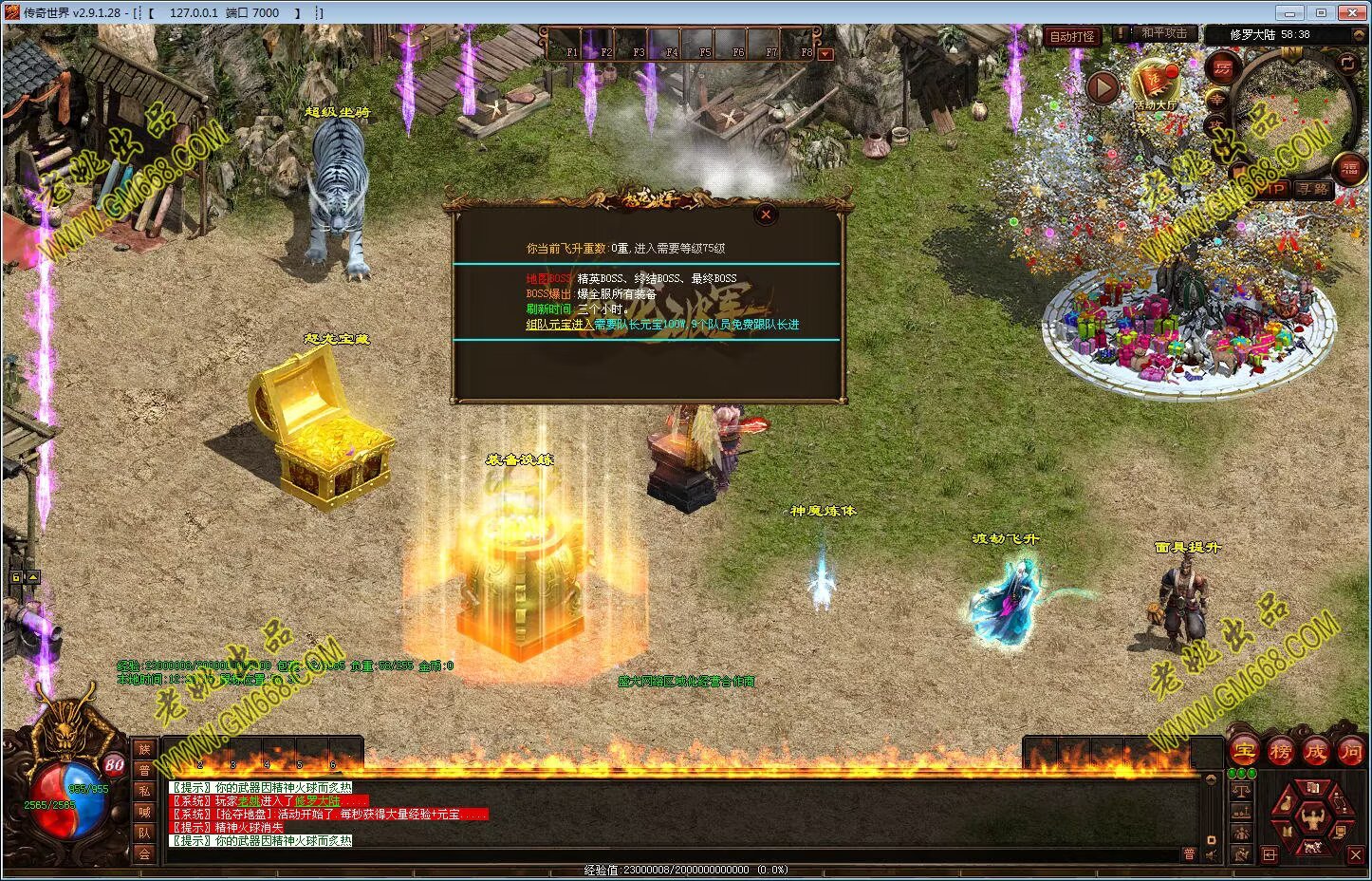The width and height of the screenshot is (1372, 881).
Task: Click the round play arrow button
Action: pyautogui.click(x=1103, y=88)
